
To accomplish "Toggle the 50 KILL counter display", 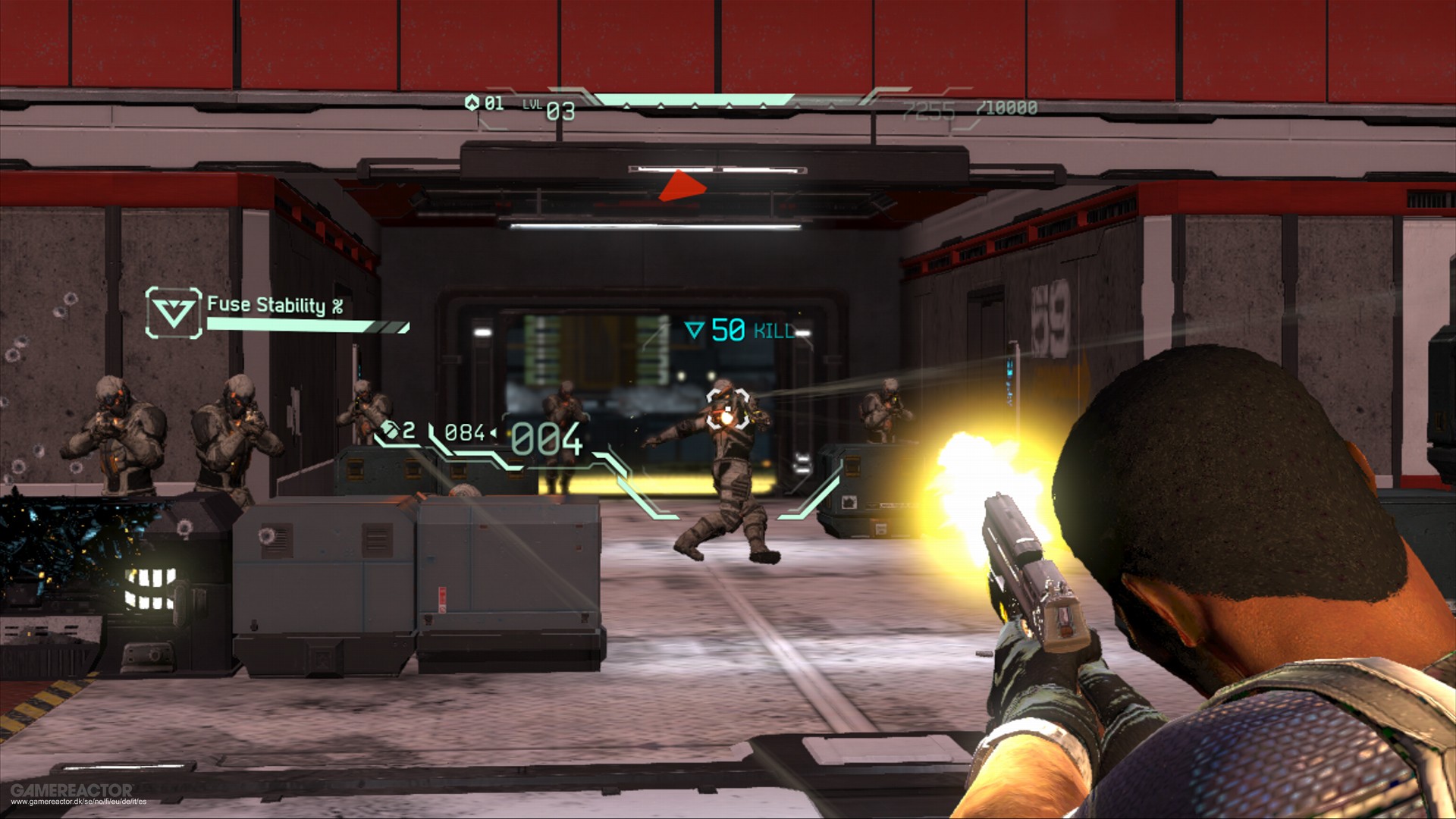I will [739, 329].
